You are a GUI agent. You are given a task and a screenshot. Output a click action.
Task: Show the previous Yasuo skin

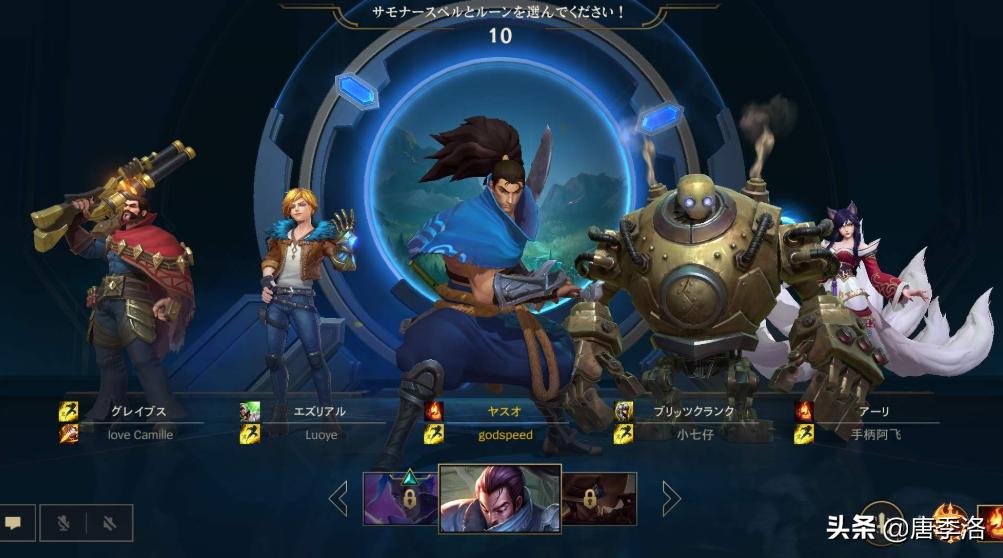pos(339,498)
